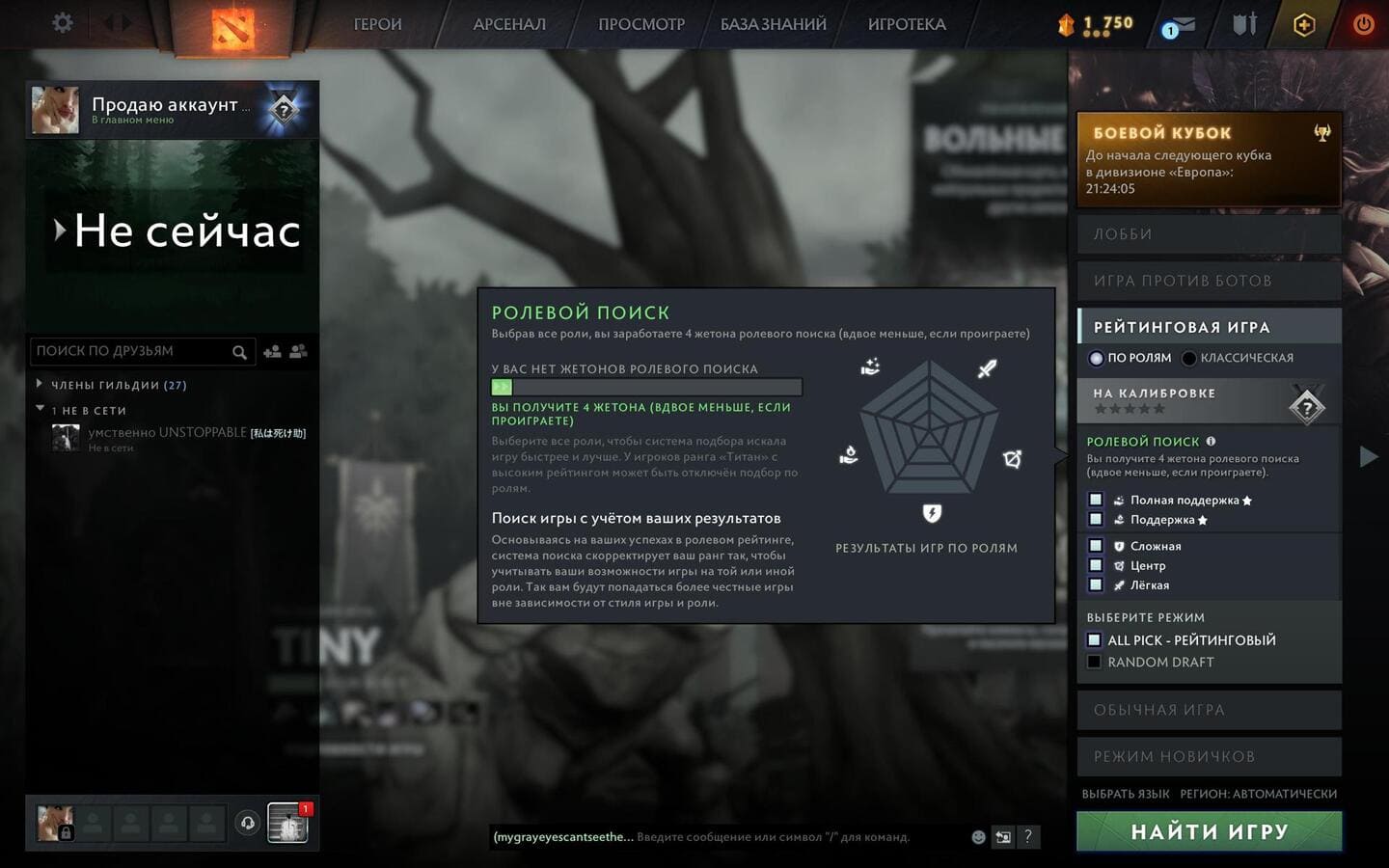
Task: Go to the ПРОСМОТР tab
Action: (641, 24)
